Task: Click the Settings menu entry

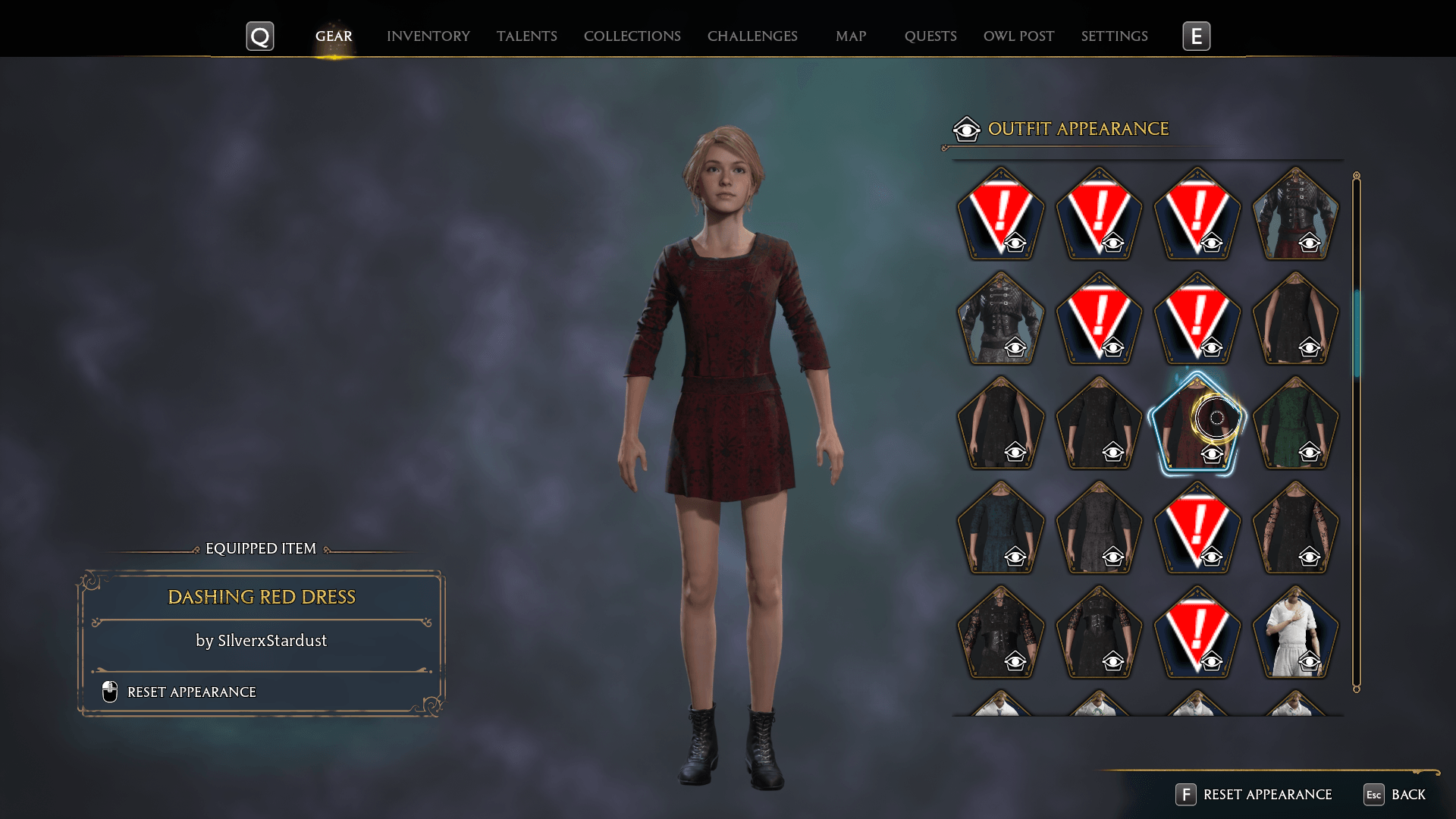Action: coord(1114,36)
